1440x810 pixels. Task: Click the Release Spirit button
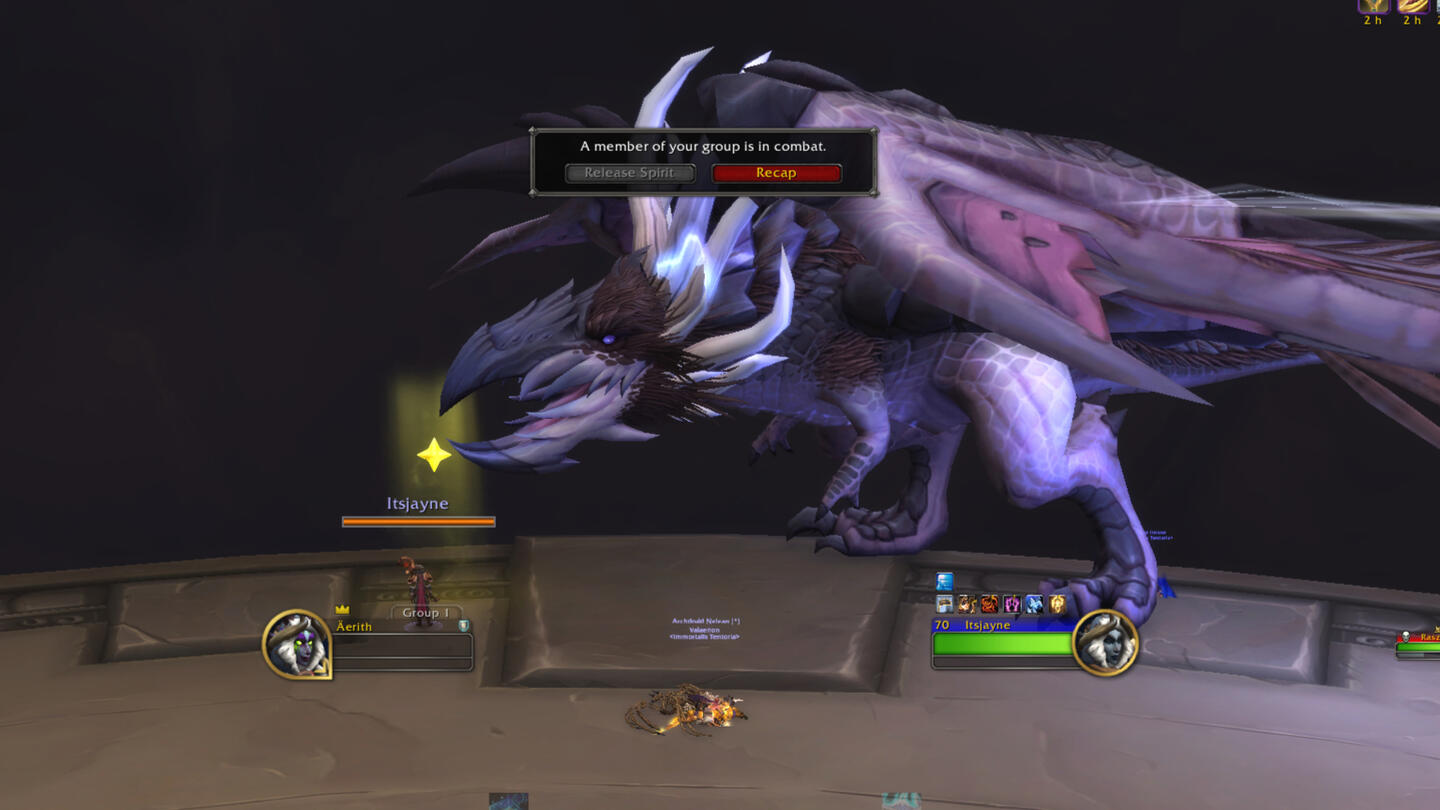(629, 172)
